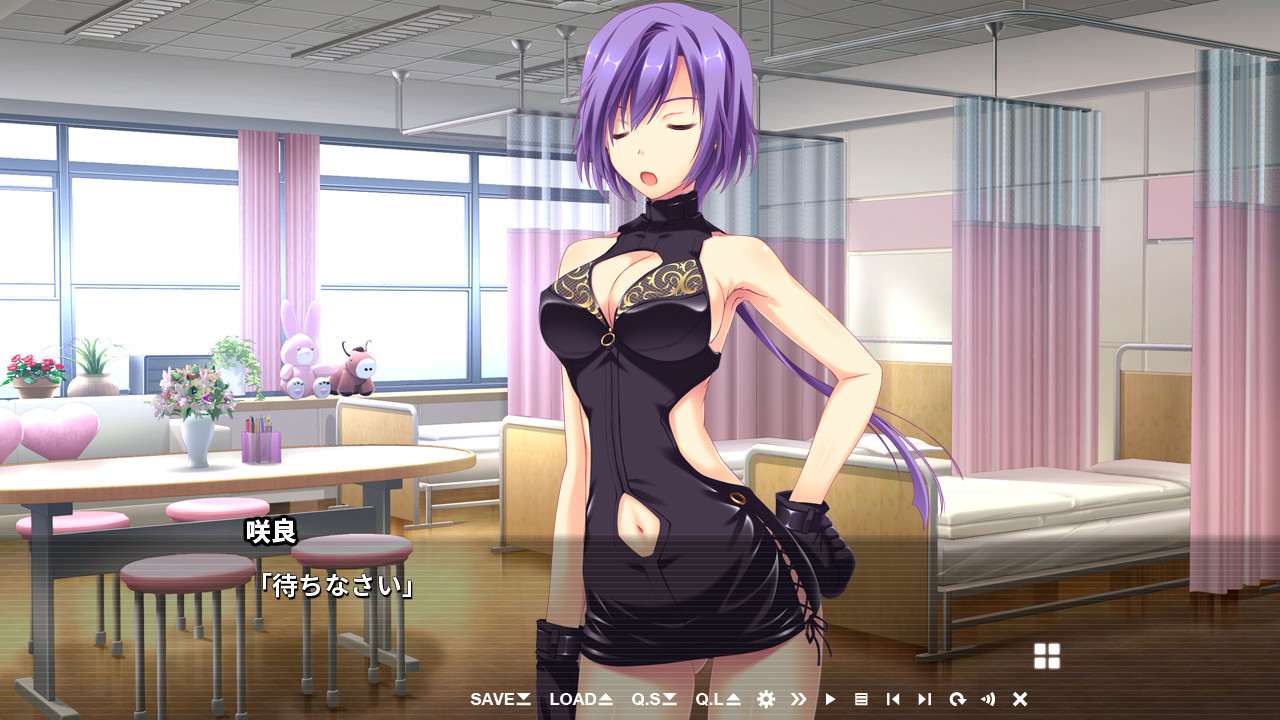Click the circular arrow replay icon

click(x=957, y=699)
